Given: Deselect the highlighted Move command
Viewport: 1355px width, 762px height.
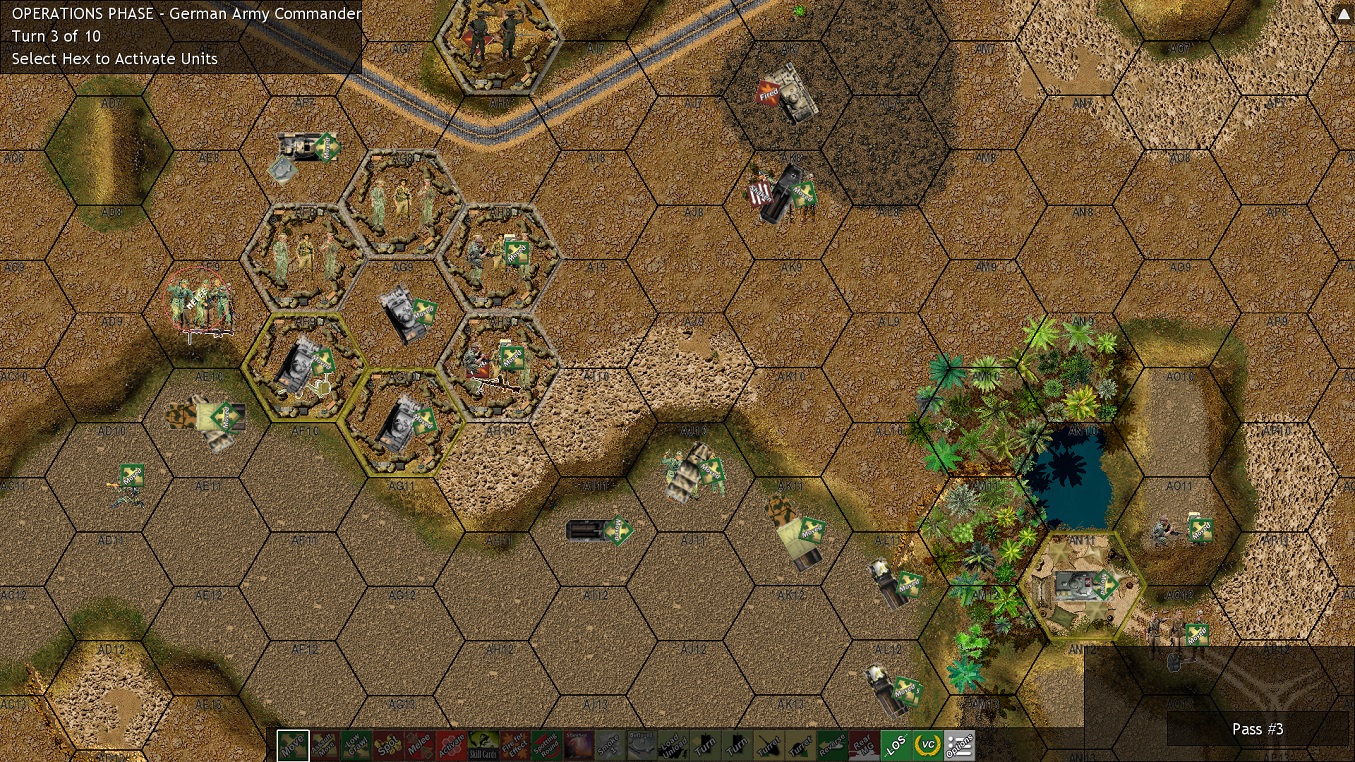Looking at the screenshot, I should pyautogui.click(x=292, y=744).
